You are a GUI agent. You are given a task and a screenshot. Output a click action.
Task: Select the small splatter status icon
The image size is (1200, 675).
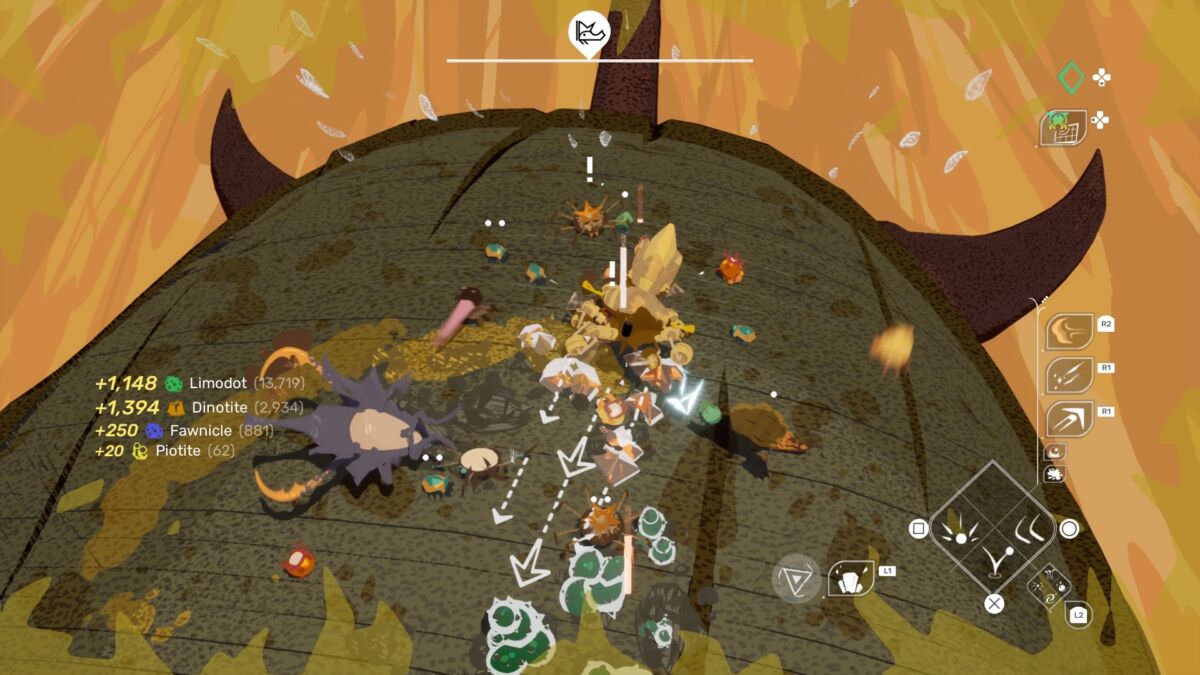click(1053, 473)
